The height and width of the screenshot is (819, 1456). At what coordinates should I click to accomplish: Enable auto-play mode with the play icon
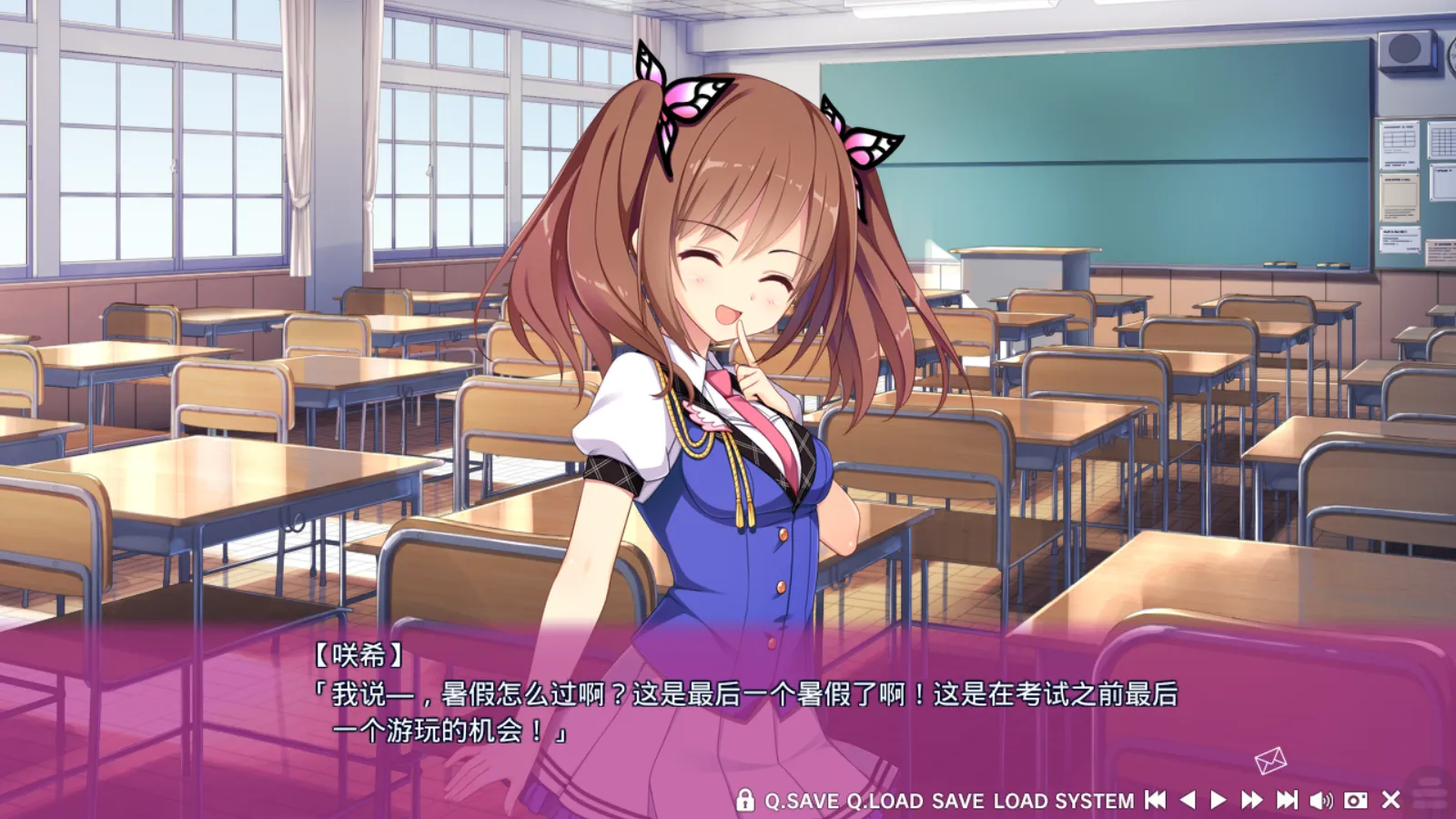[x=1218, y=801]
